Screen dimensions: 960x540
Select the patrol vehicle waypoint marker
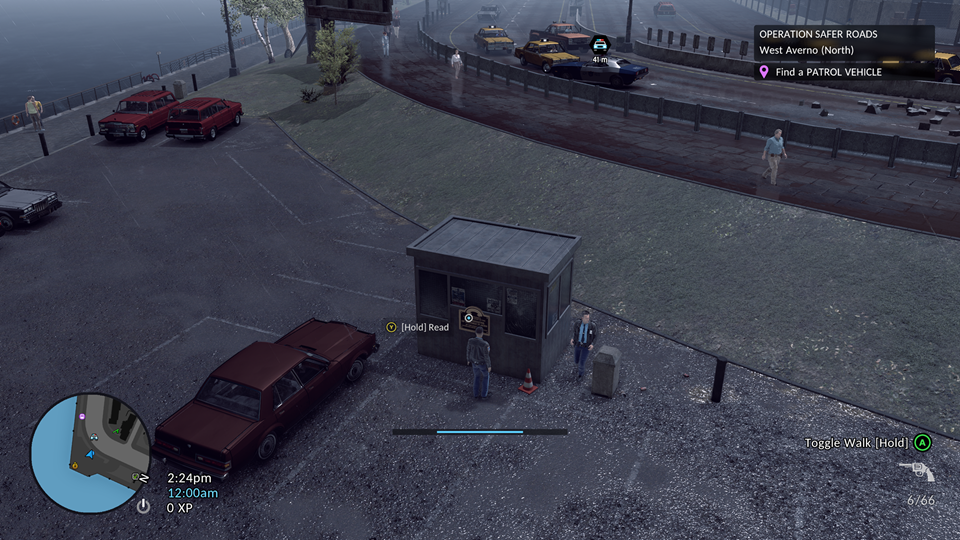tap(599, 45)
